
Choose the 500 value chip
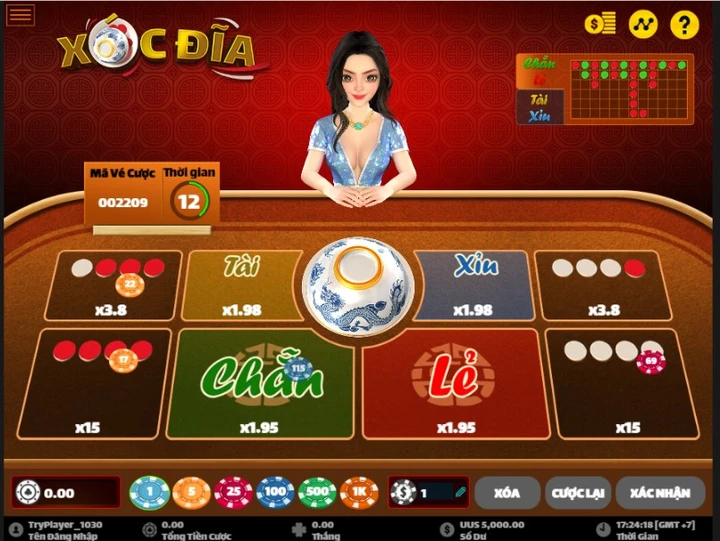pos(317,492)
